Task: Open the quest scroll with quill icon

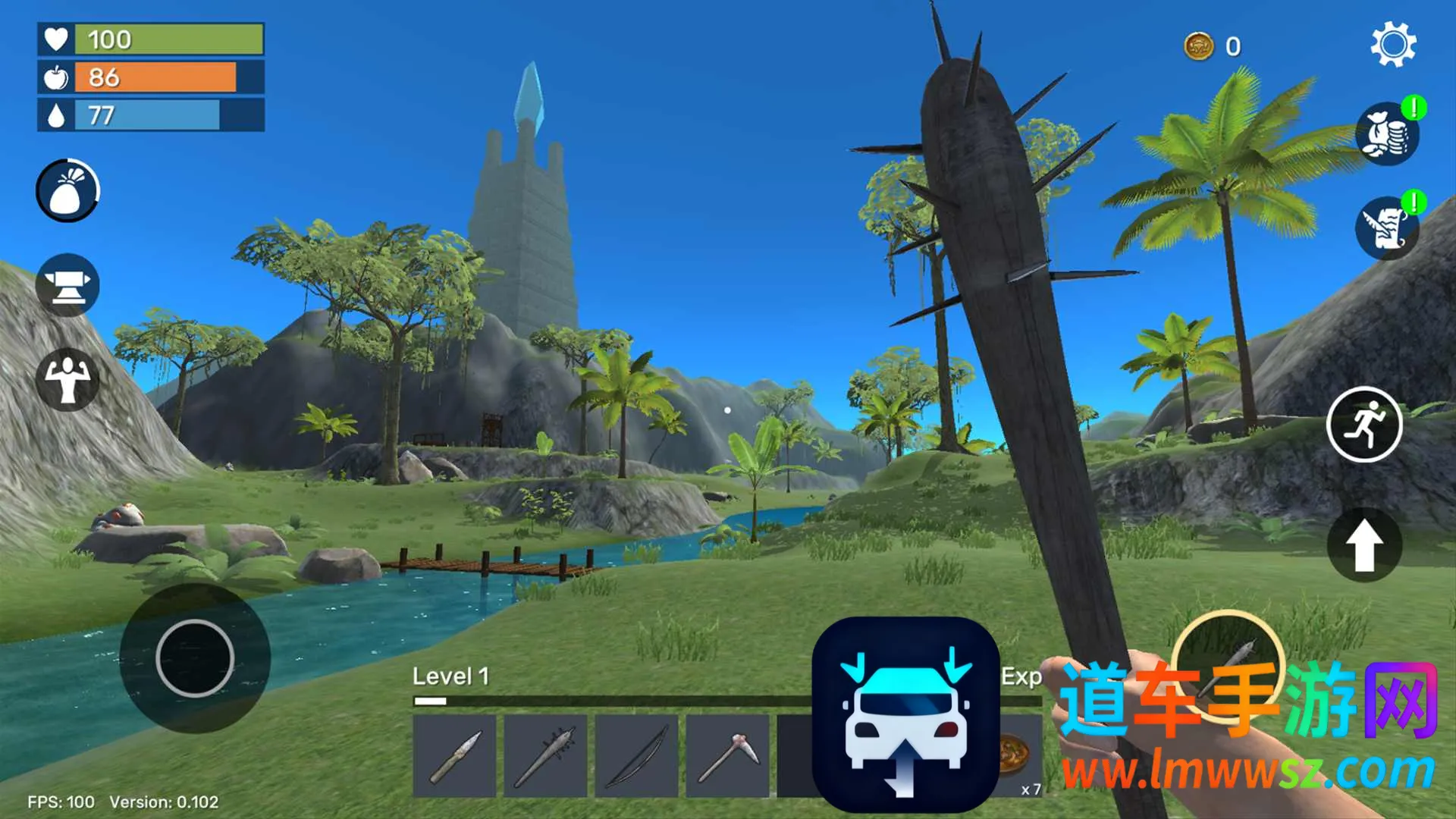Action: click(x=1387, y=228)
